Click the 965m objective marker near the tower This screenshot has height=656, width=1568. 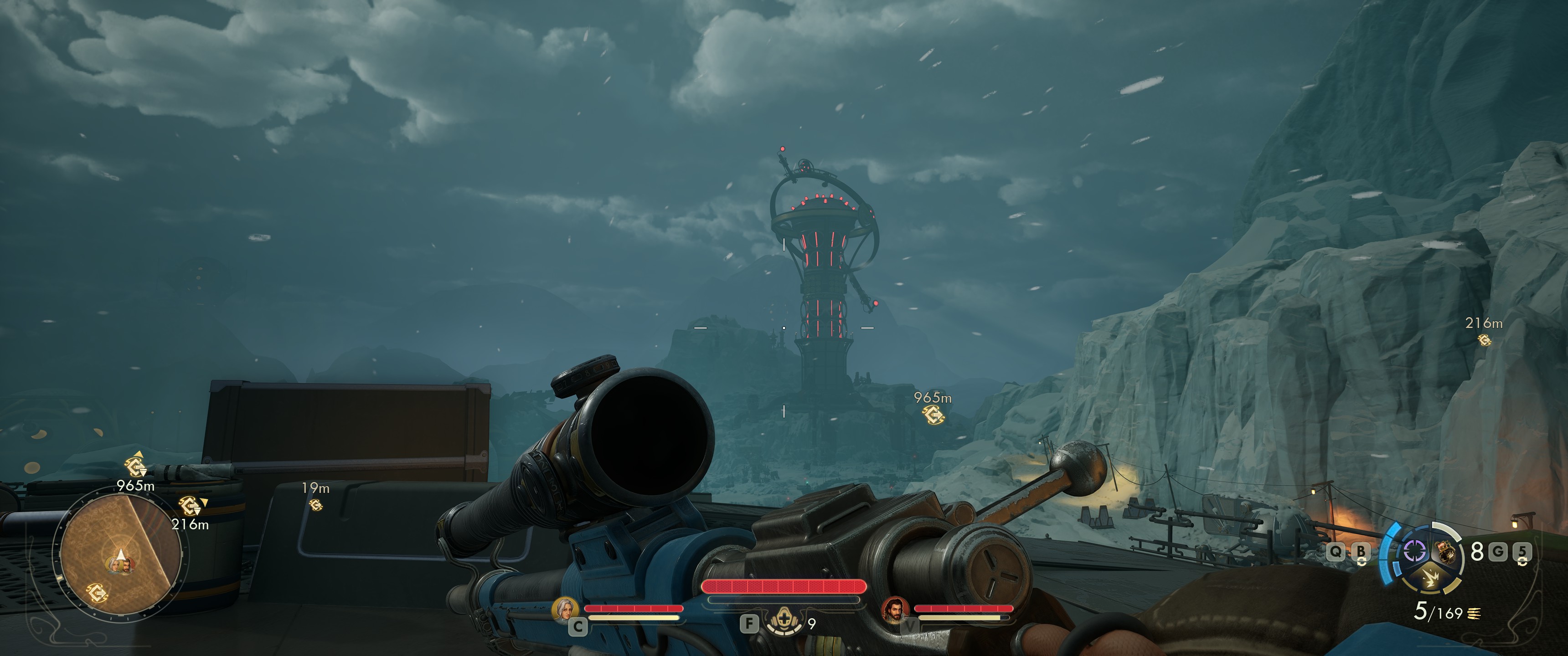point(933,415)
